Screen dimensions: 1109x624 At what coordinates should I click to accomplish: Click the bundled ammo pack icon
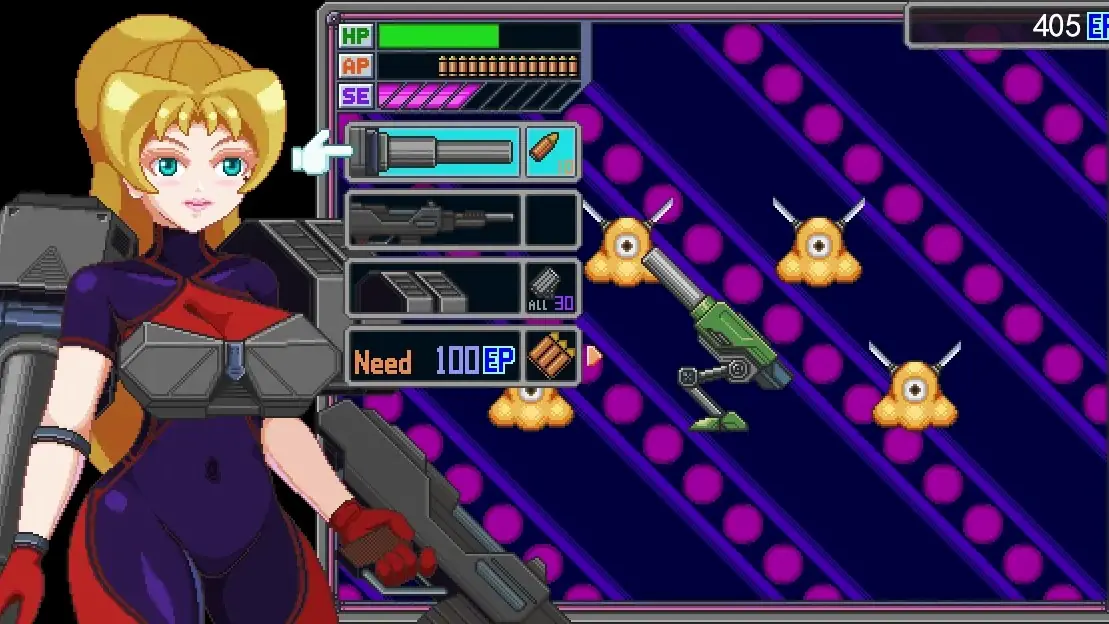click(x=552, y=358)
